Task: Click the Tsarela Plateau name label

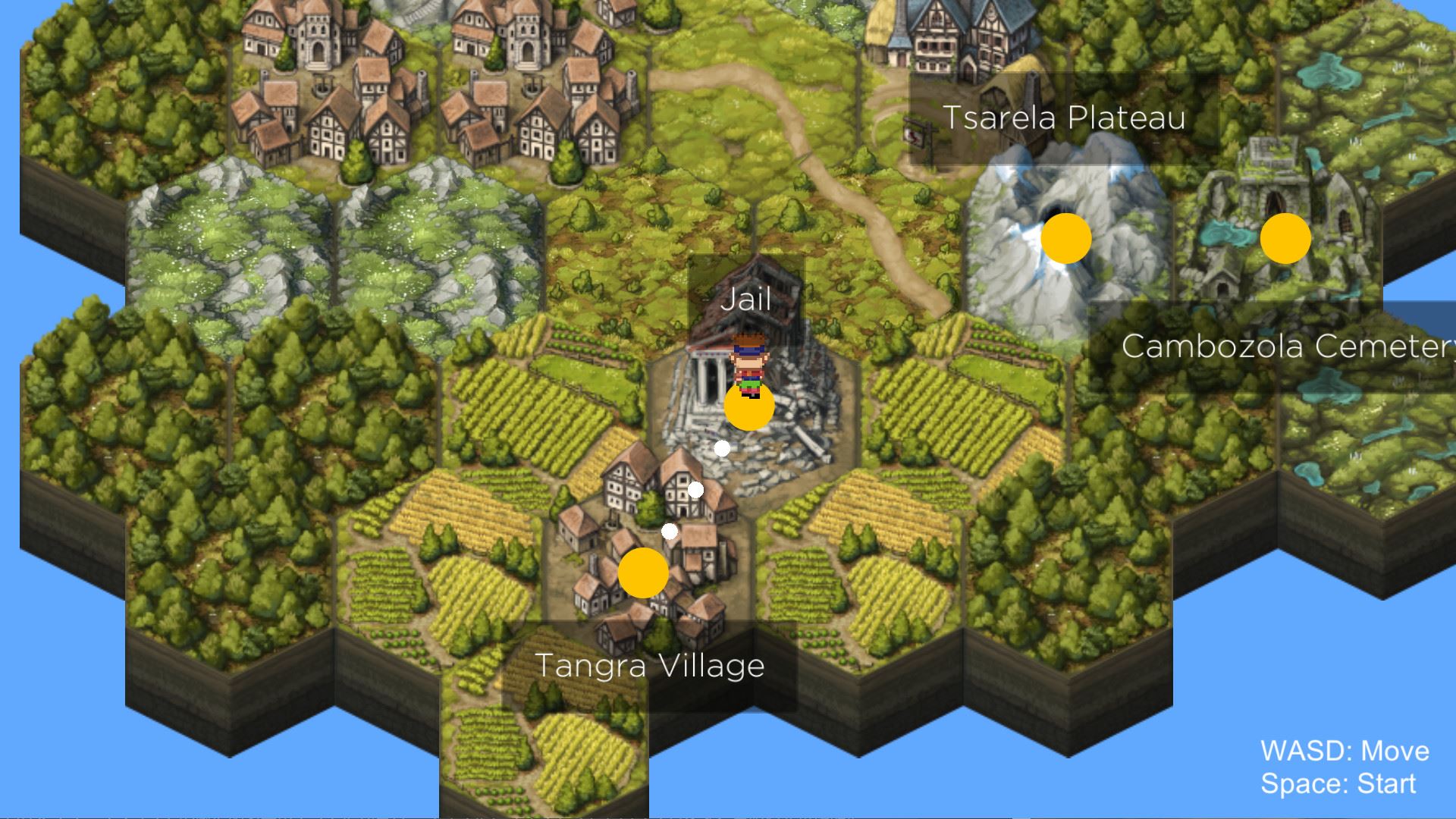Action: 1064,118
